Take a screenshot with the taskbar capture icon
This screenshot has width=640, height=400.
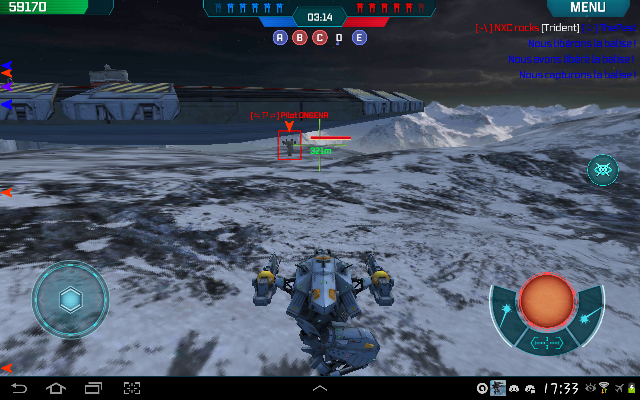tap(131, 388)
